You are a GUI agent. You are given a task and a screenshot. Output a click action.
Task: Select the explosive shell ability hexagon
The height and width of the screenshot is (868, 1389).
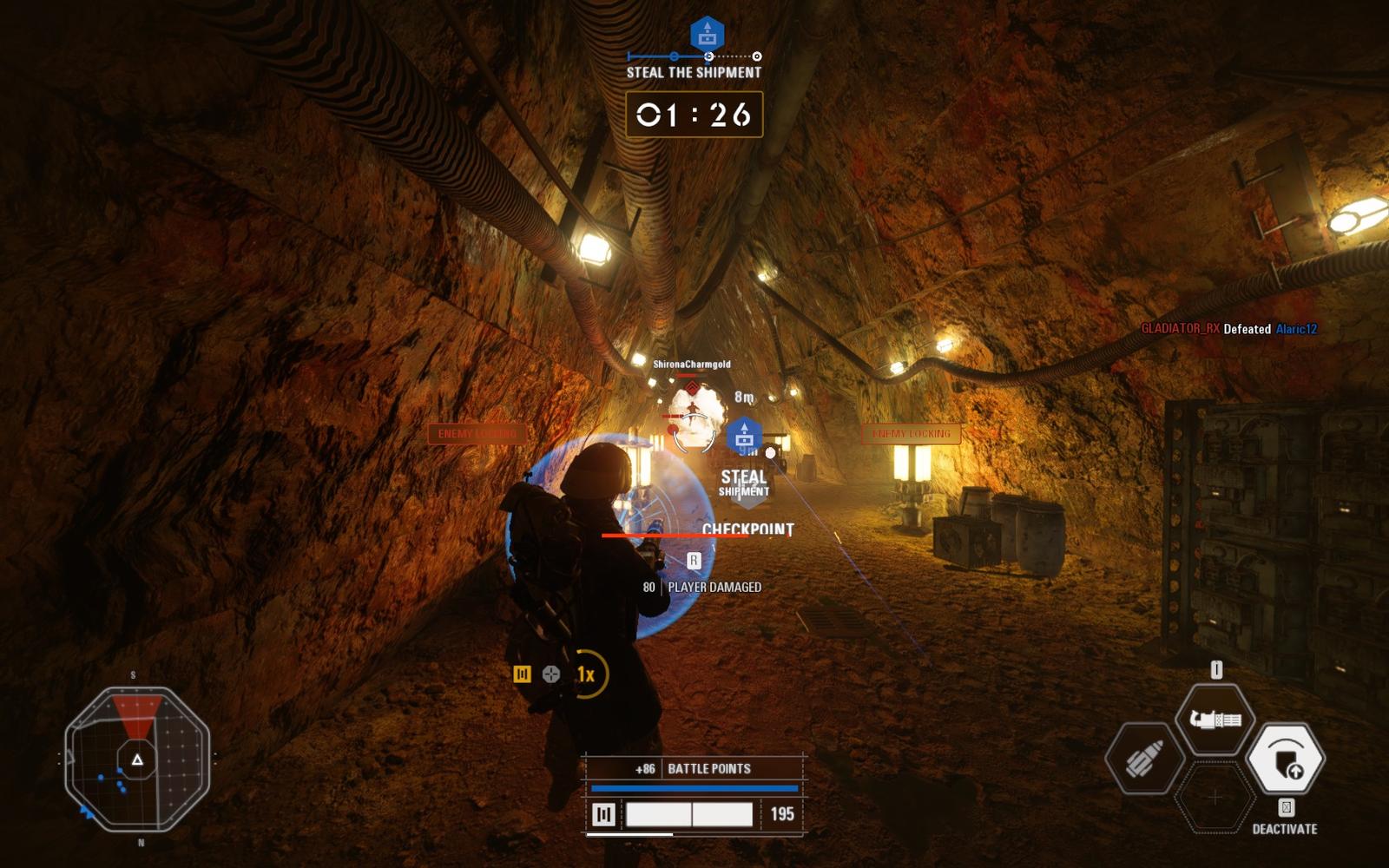coord(1145,760)
